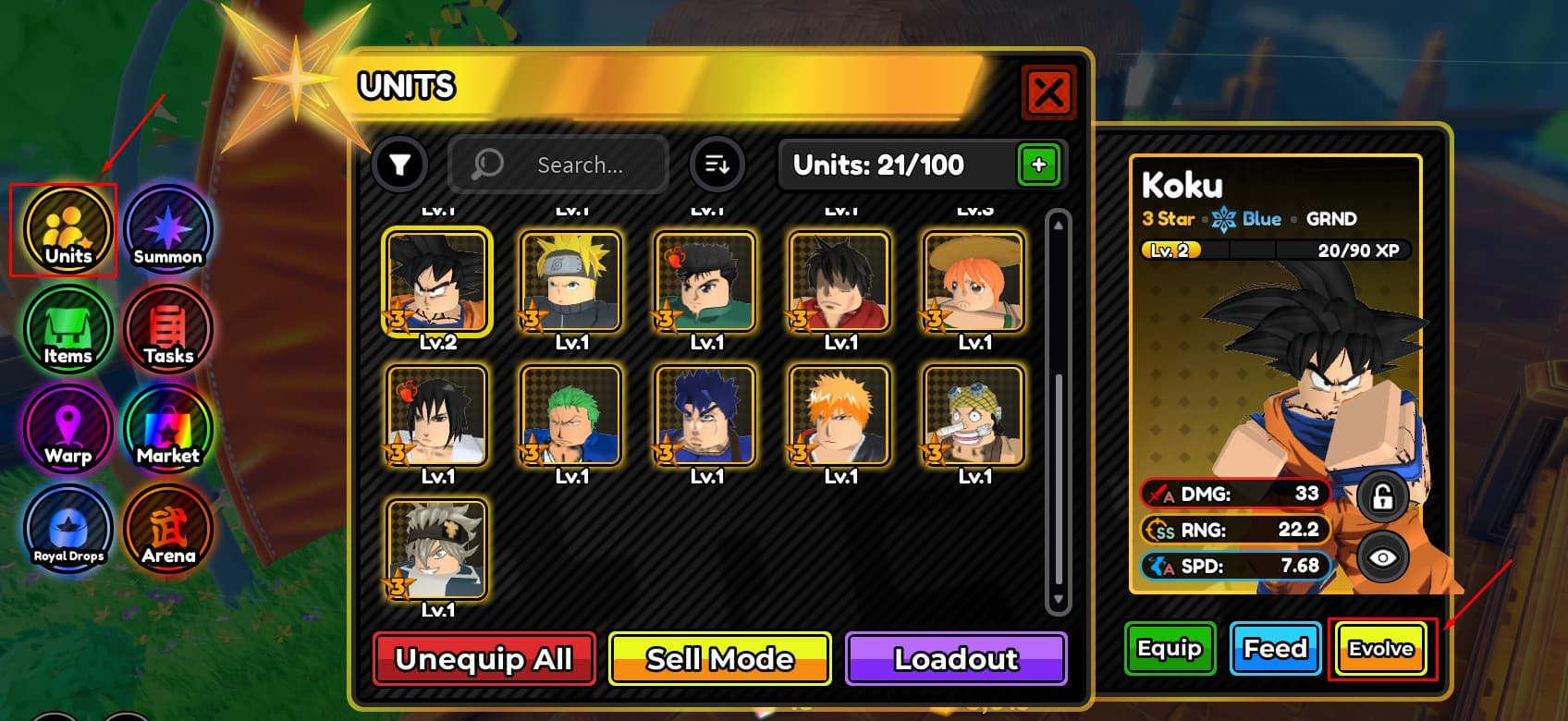The width and height of the screenshot is (1568, 721).
Task: Expand unit capacity with green plus
Action: [1038, 165]
